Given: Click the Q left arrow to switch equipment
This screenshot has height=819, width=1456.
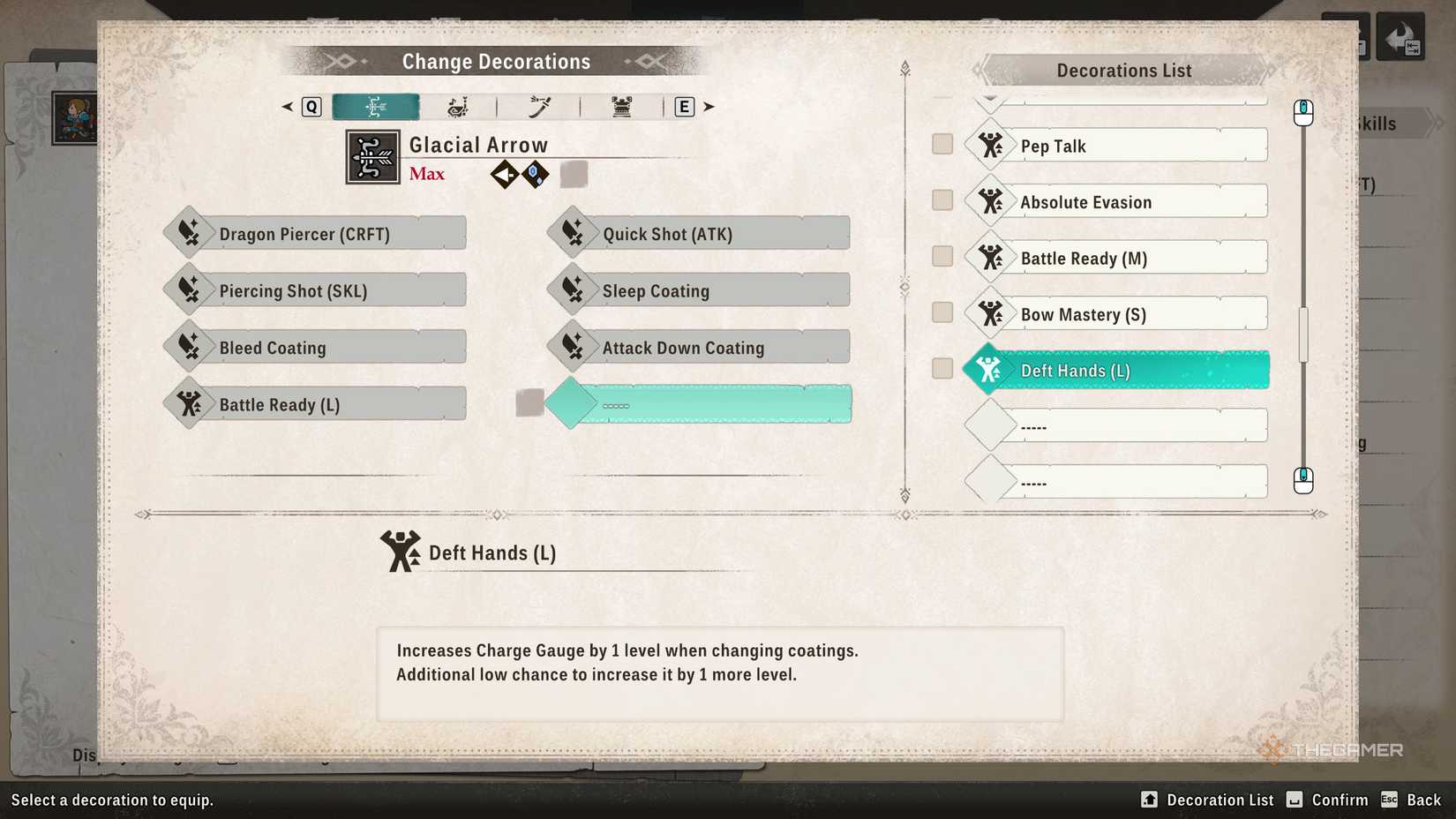Looking at the screenshot, I should point(286,106).
